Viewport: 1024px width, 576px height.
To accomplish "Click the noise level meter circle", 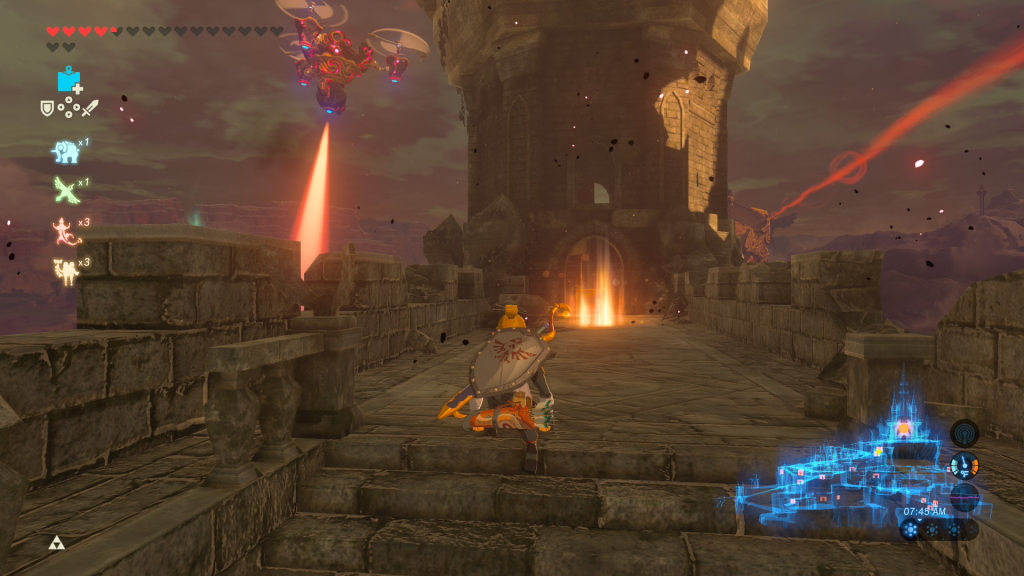I will point(964,497).
